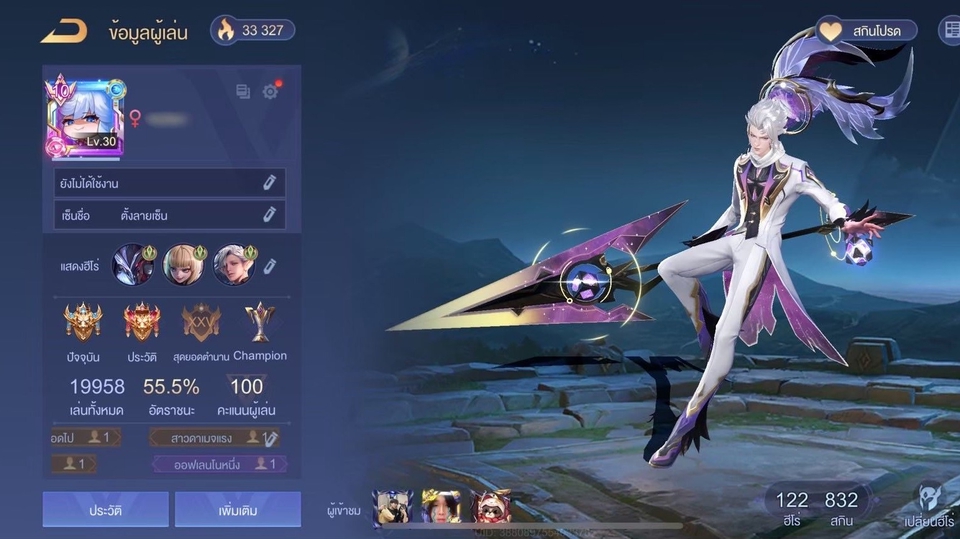960x539 pixels.
Task: Edit the showcased heroes list
Action: click(x=270, y=265)
